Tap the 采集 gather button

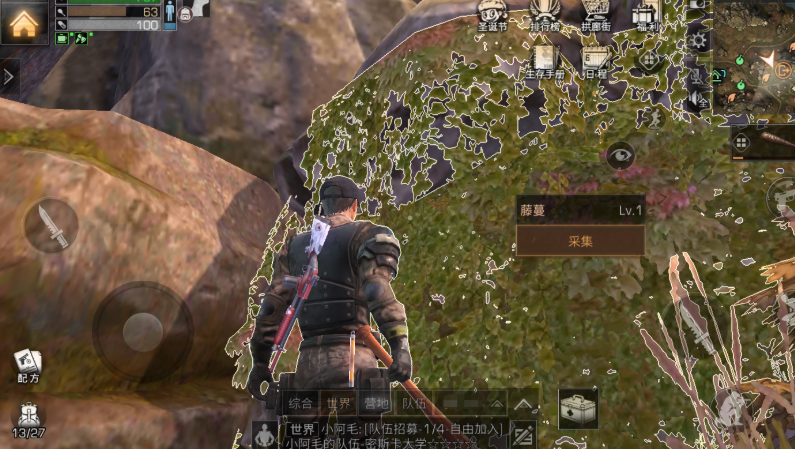click(x=580, y=241)
